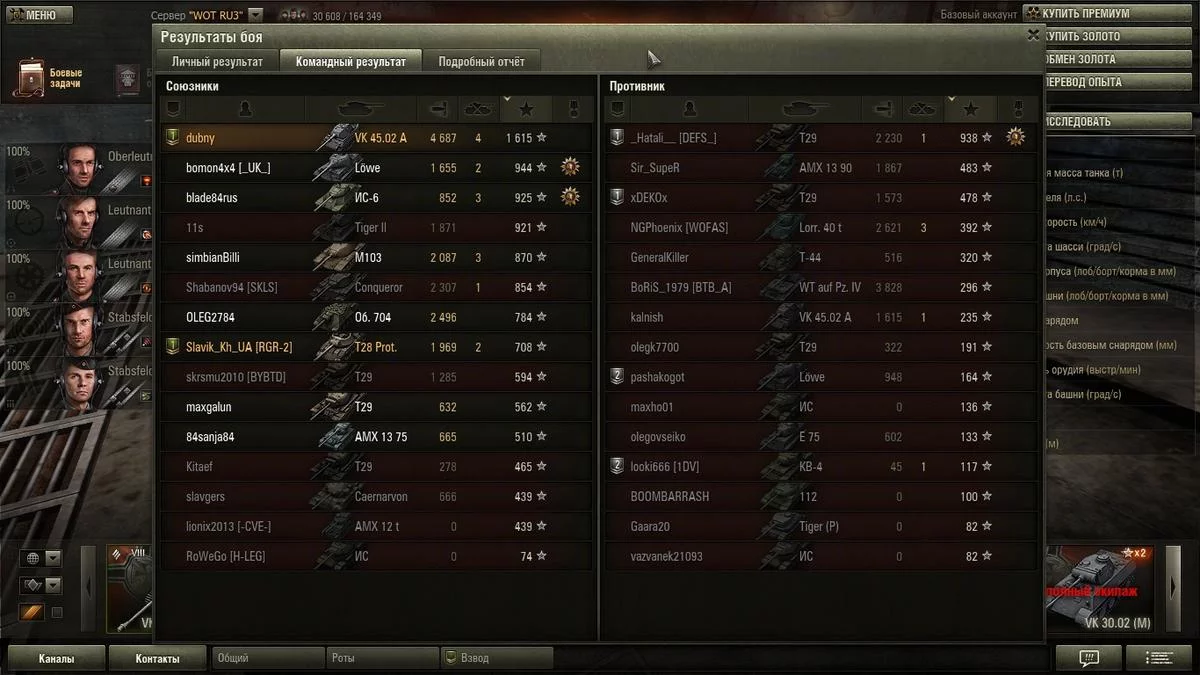Close the battle results window
The width and height of the screenshot is (1200, 675).
pos(1033,34)
